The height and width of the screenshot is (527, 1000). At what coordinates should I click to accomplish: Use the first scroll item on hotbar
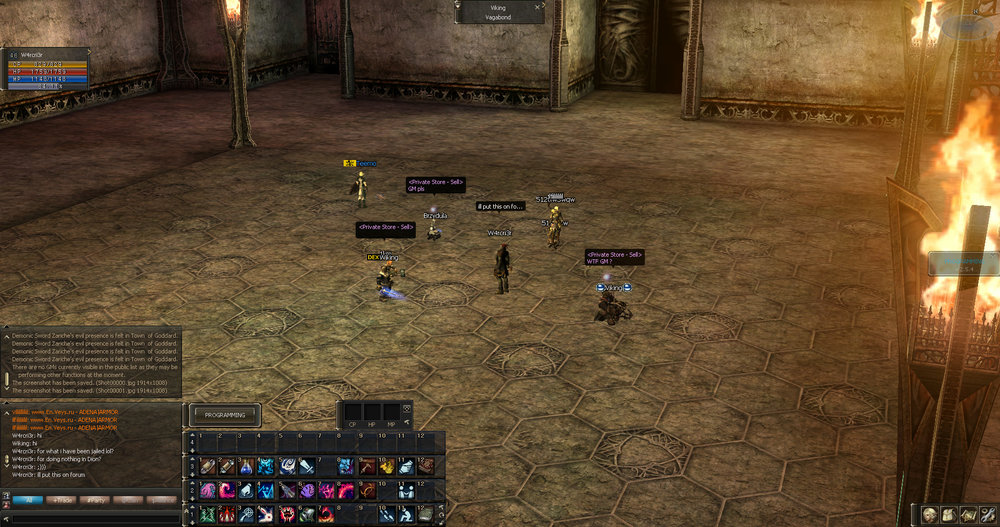point(207,466)
